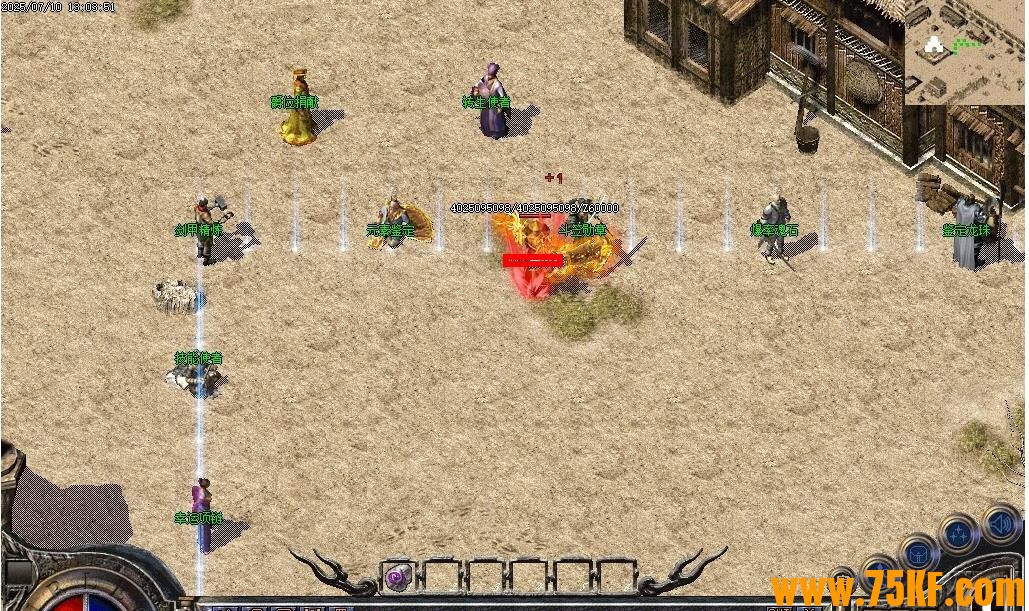Toggle the sound speaker button
Viewport: 1029px width, 611px height.
point(1001,523)
